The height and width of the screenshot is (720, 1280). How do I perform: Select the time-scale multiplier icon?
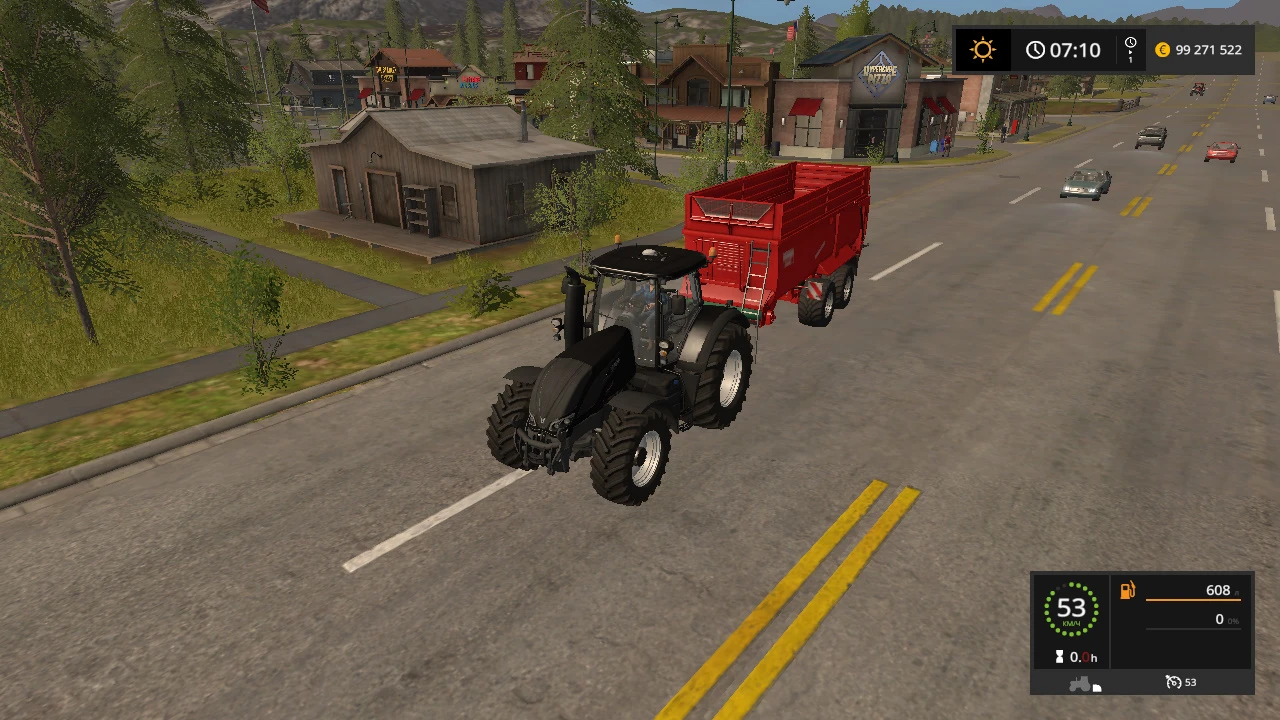1130,46
